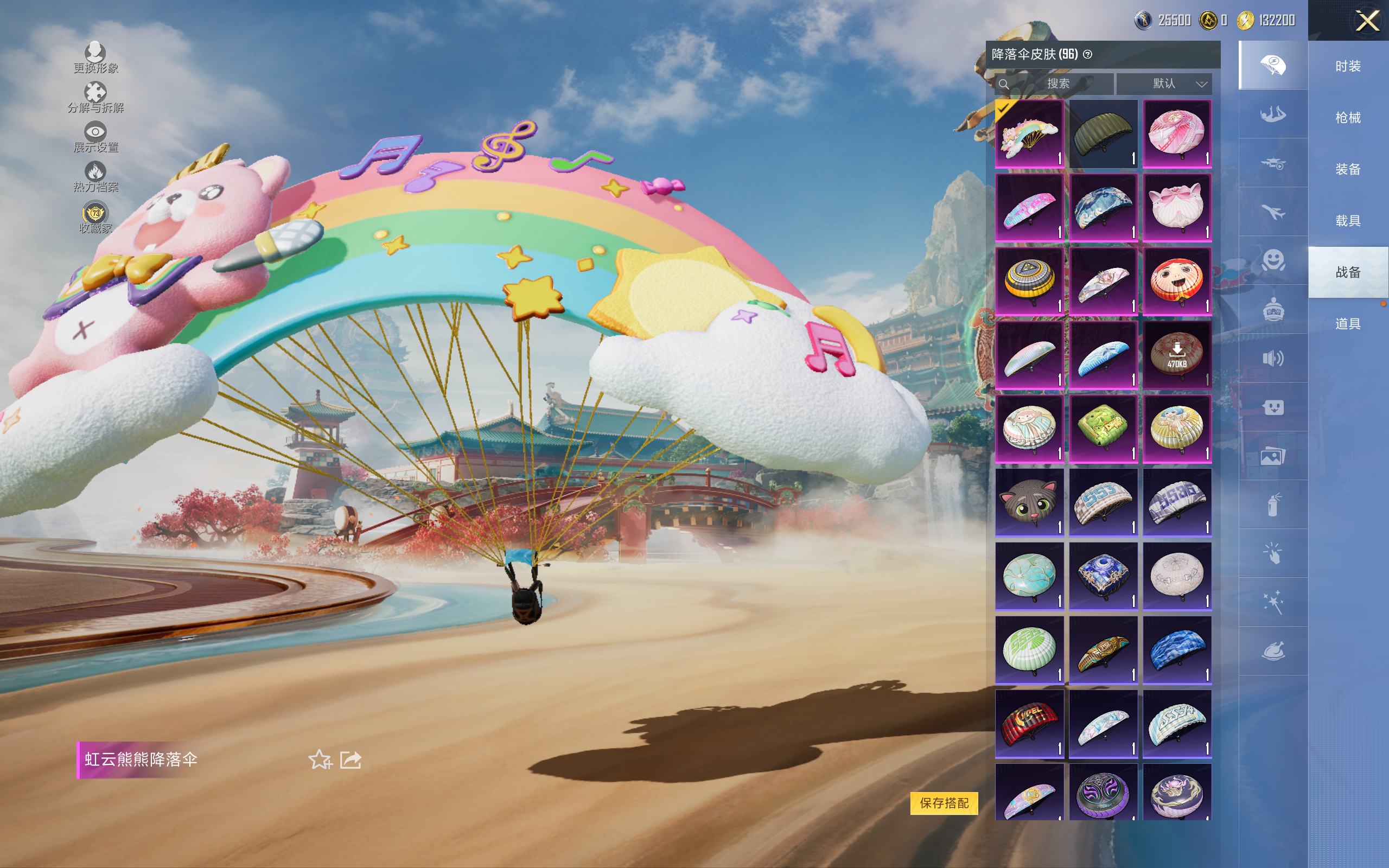Viewport: 1389px width, 868px height.
Task: Go to the 载具 vehicle category
Action: tap(1348, 220)
